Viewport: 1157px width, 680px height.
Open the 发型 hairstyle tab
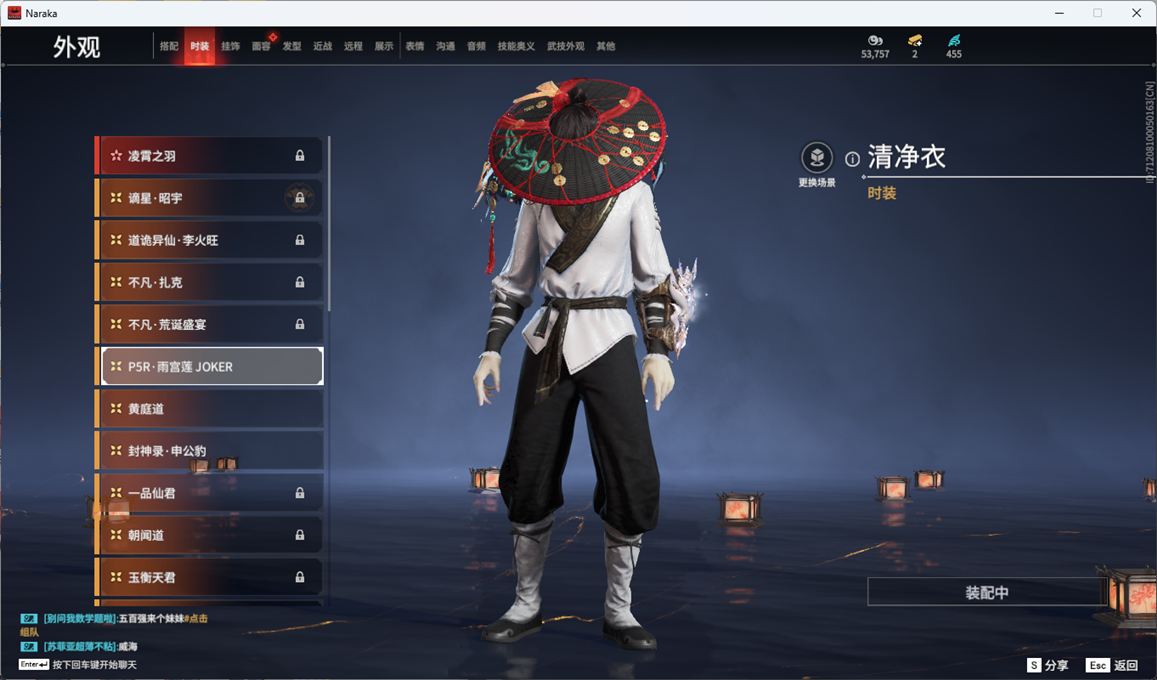click(292, 46)
